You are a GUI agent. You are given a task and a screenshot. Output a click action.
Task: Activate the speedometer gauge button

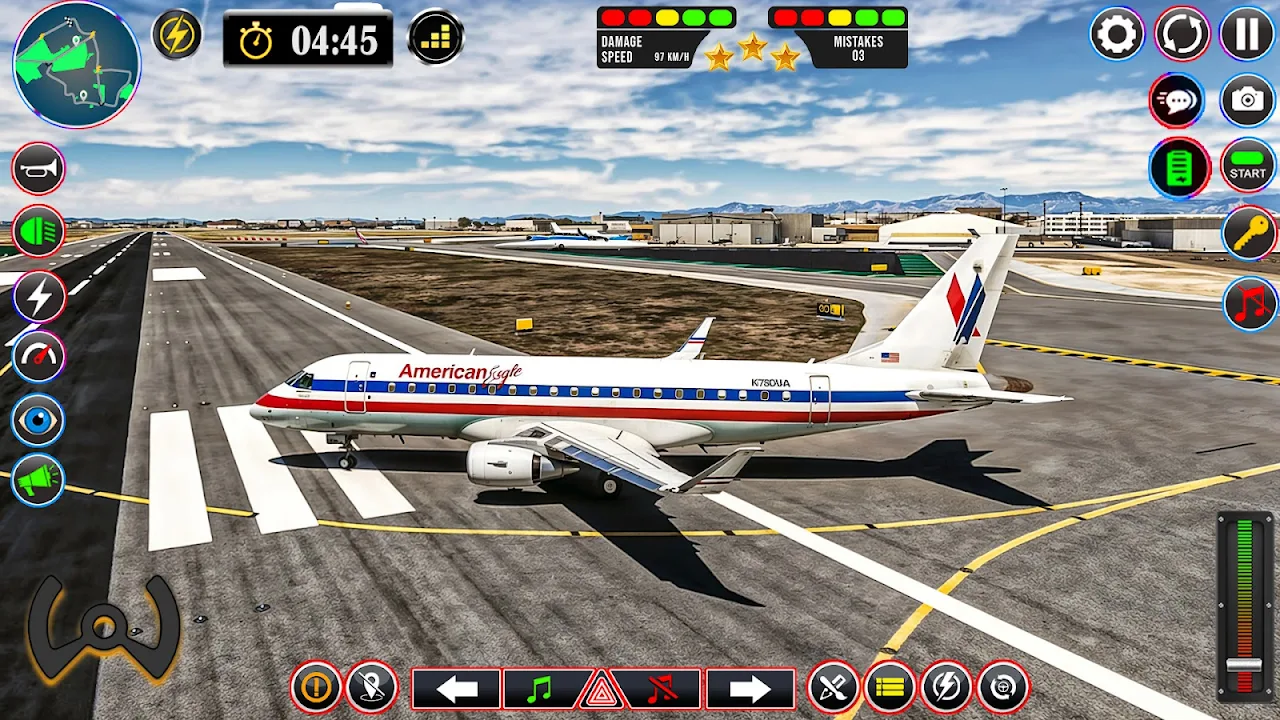[x=39, y=357]
